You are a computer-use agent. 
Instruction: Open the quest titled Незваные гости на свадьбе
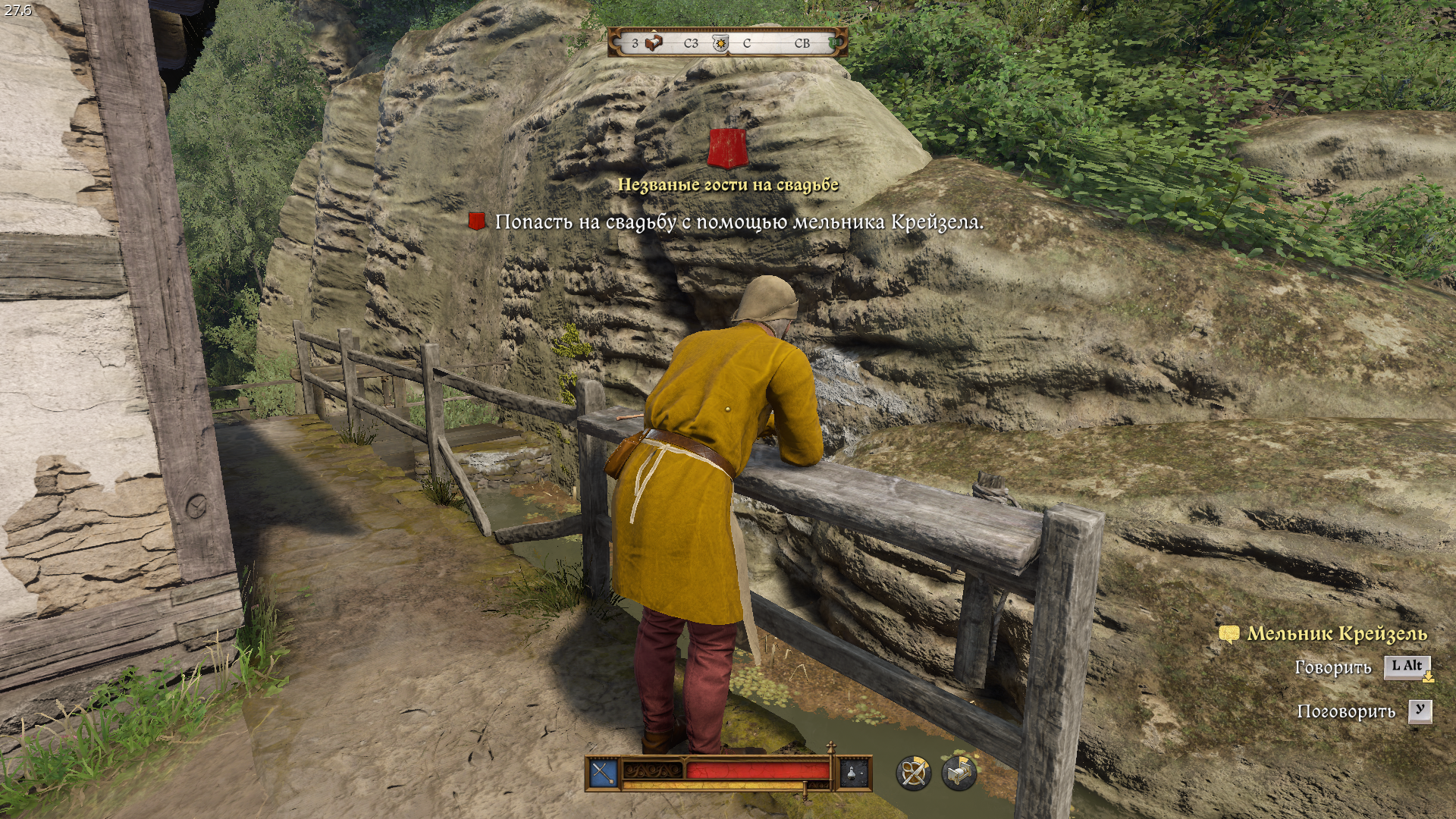(728, 184)
